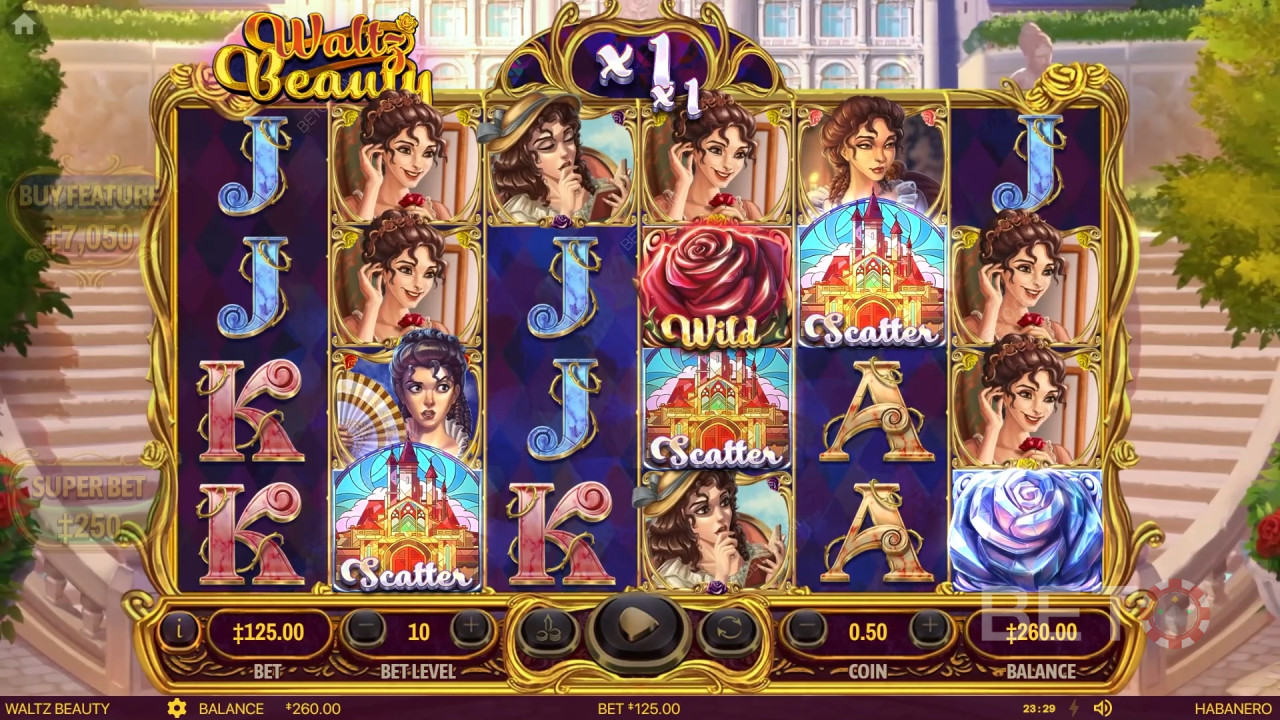This screenshot has height=720, width=1280.
Task: Spin the reels with the play button
Action: tap(639, 630)
